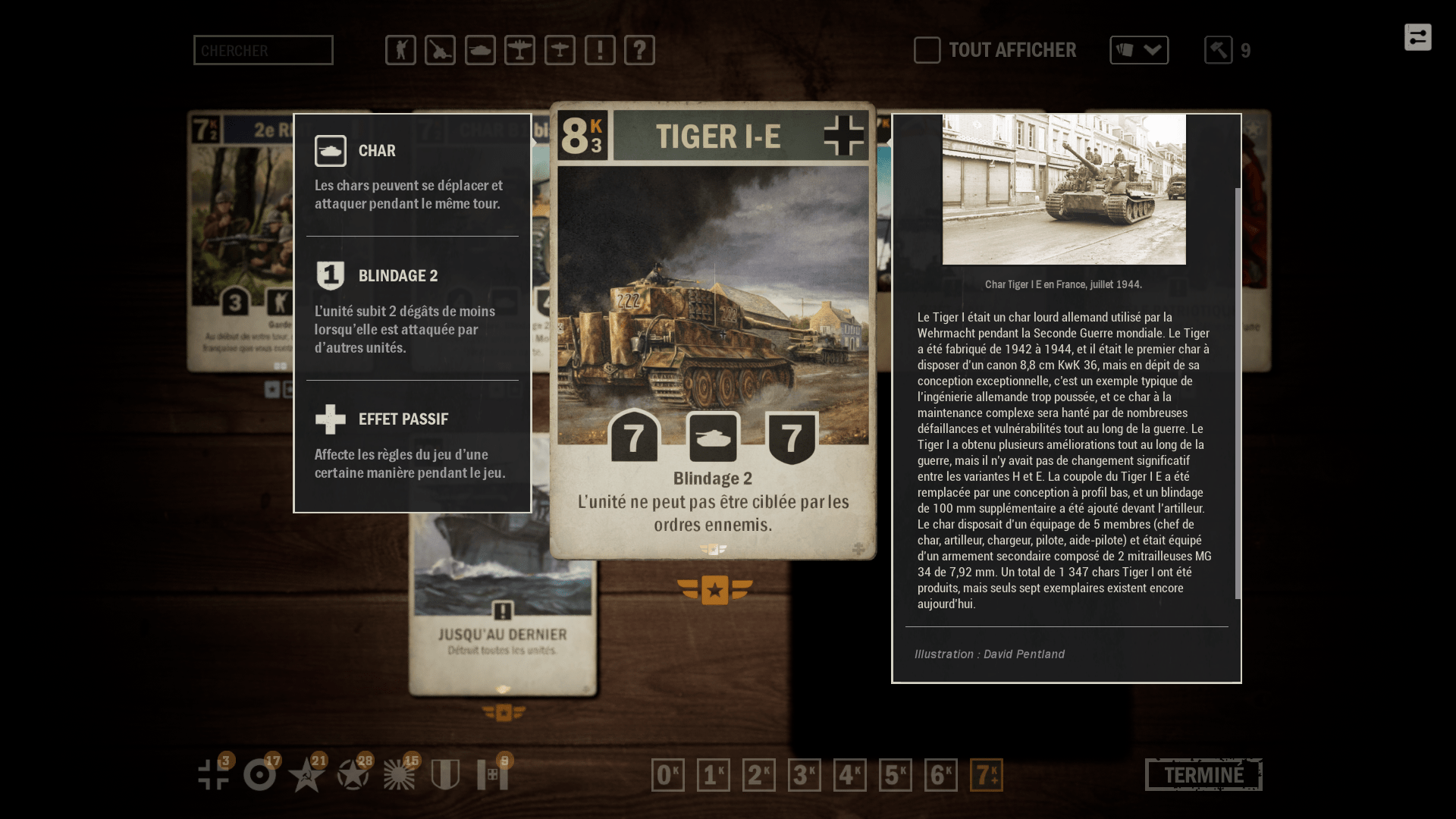This screenshot has width=1456, height=819.
Task: Toggle the 7K+ cost filter
Action: (987, 775)
